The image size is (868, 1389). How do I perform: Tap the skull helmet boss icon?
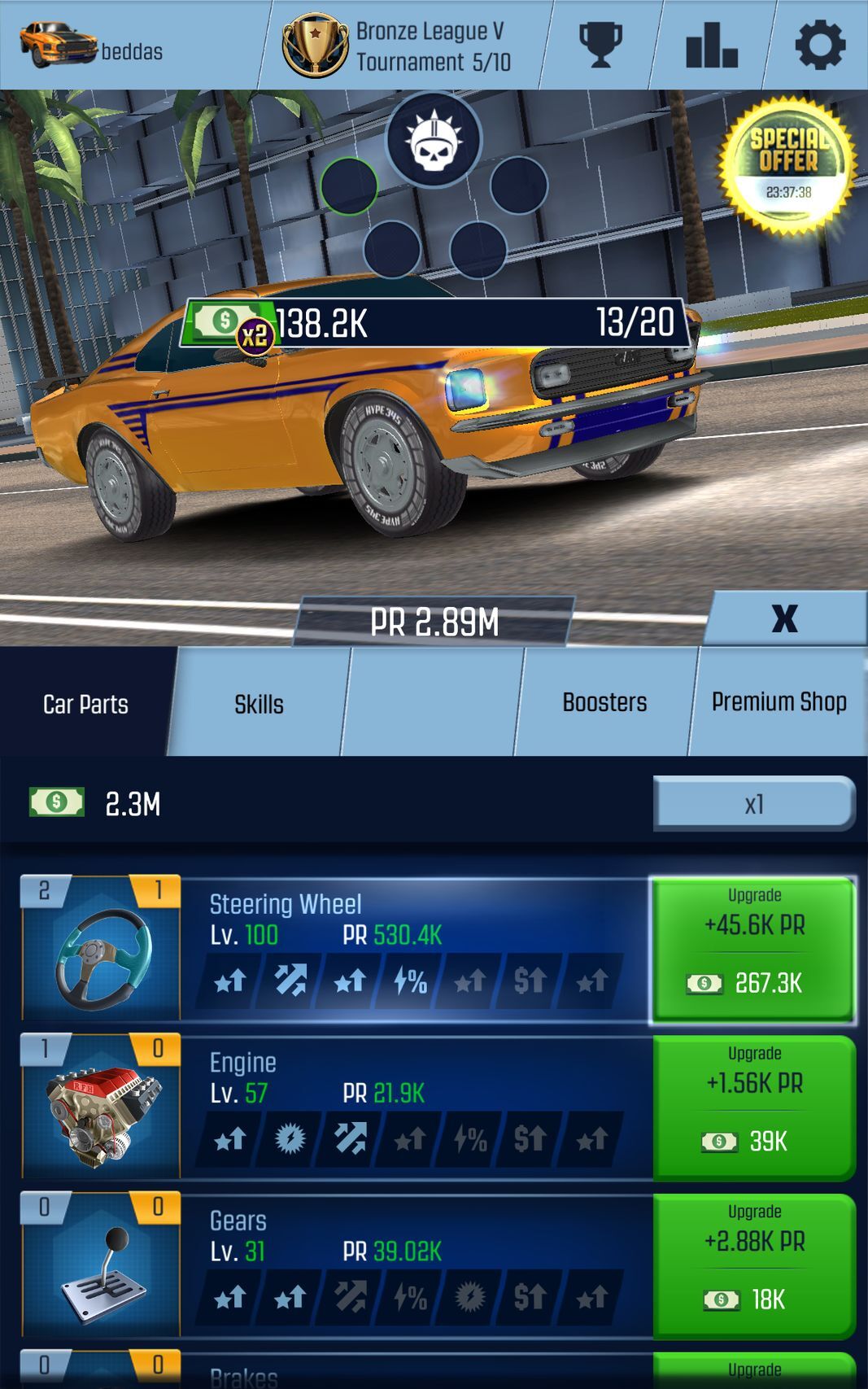[434, 140]
